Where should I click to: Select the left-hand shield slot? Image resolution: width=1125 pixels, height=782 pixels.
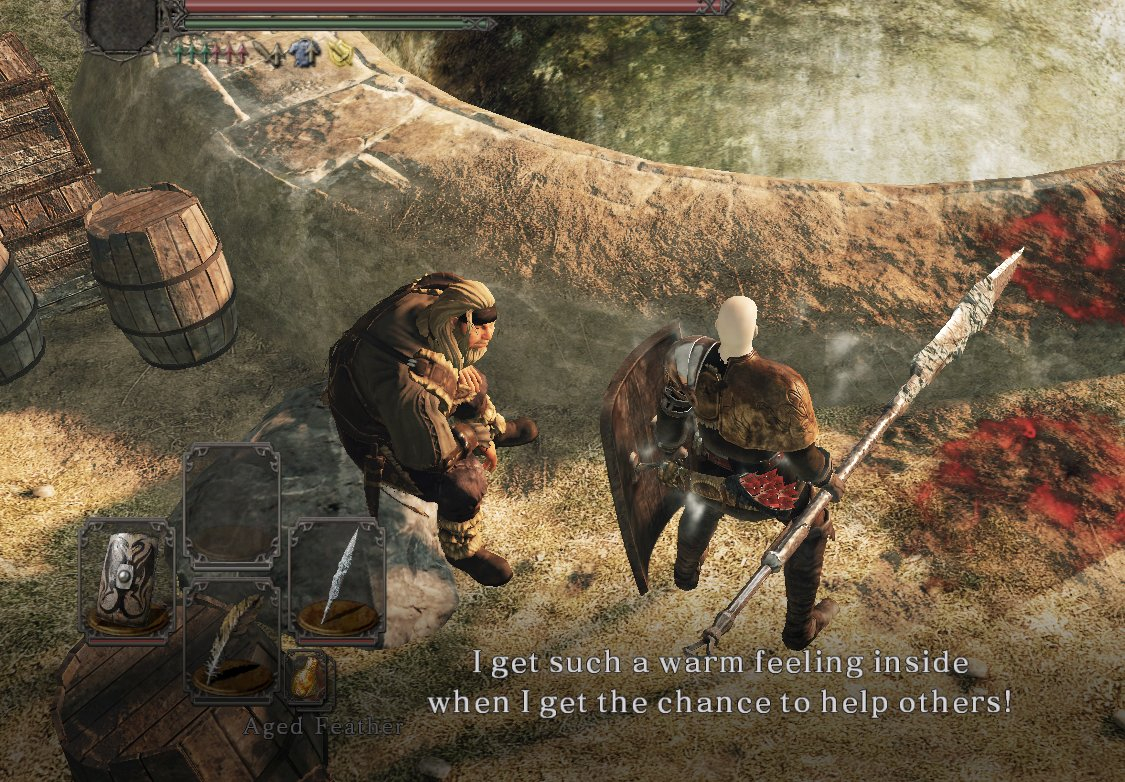tap(126, 580)
